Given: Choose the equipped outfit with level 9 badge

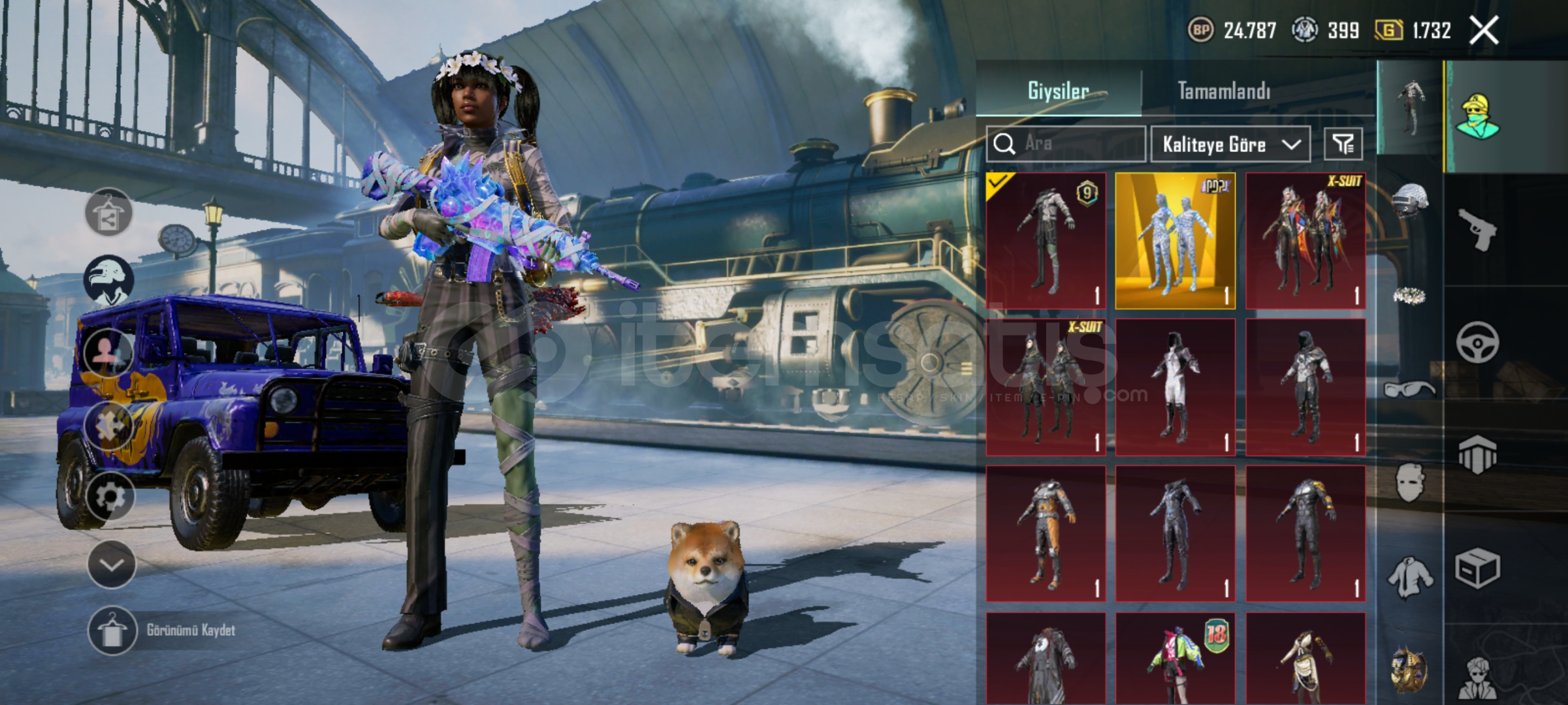Looking at the screenshot, I should click(x=1046, y=241).
